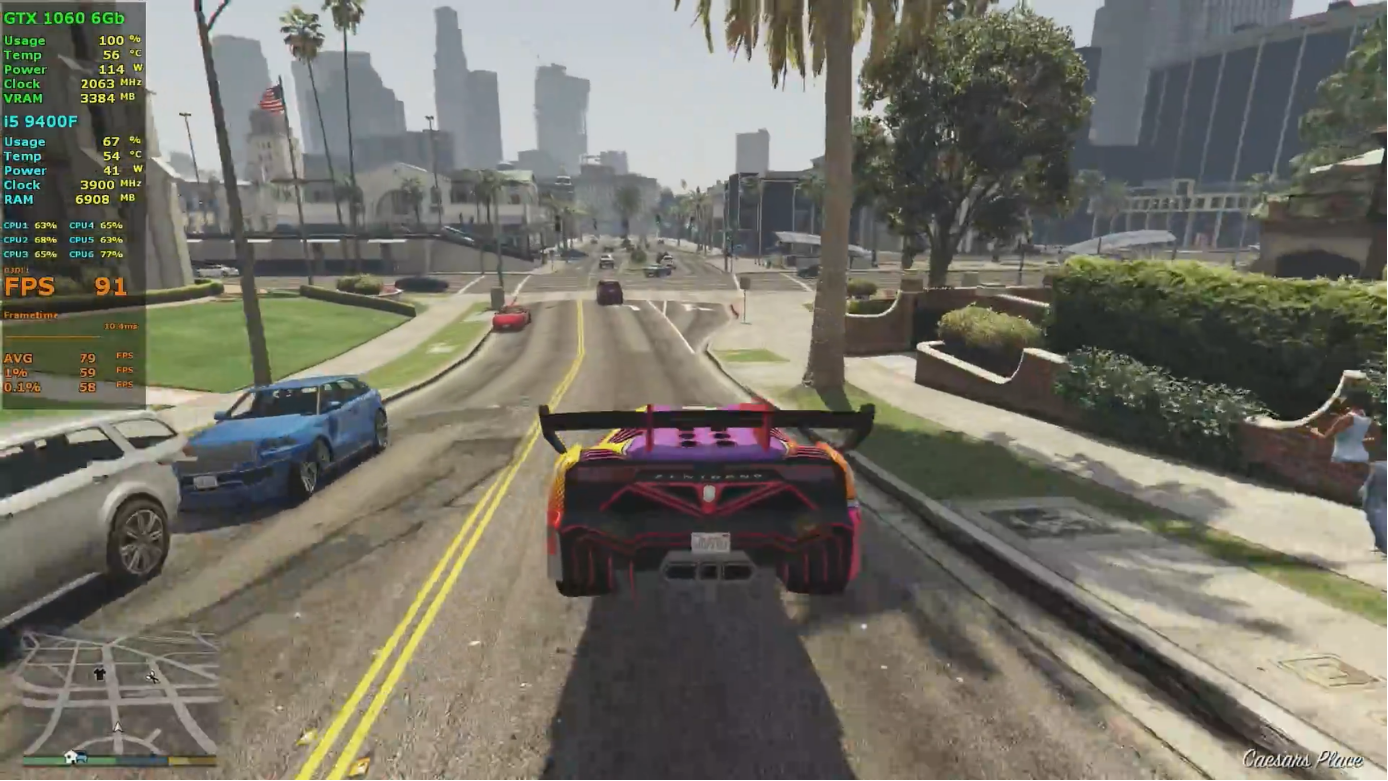
Task: Click the t-shirt clothing store blip on minimap
Action: [x=99, y=673]
